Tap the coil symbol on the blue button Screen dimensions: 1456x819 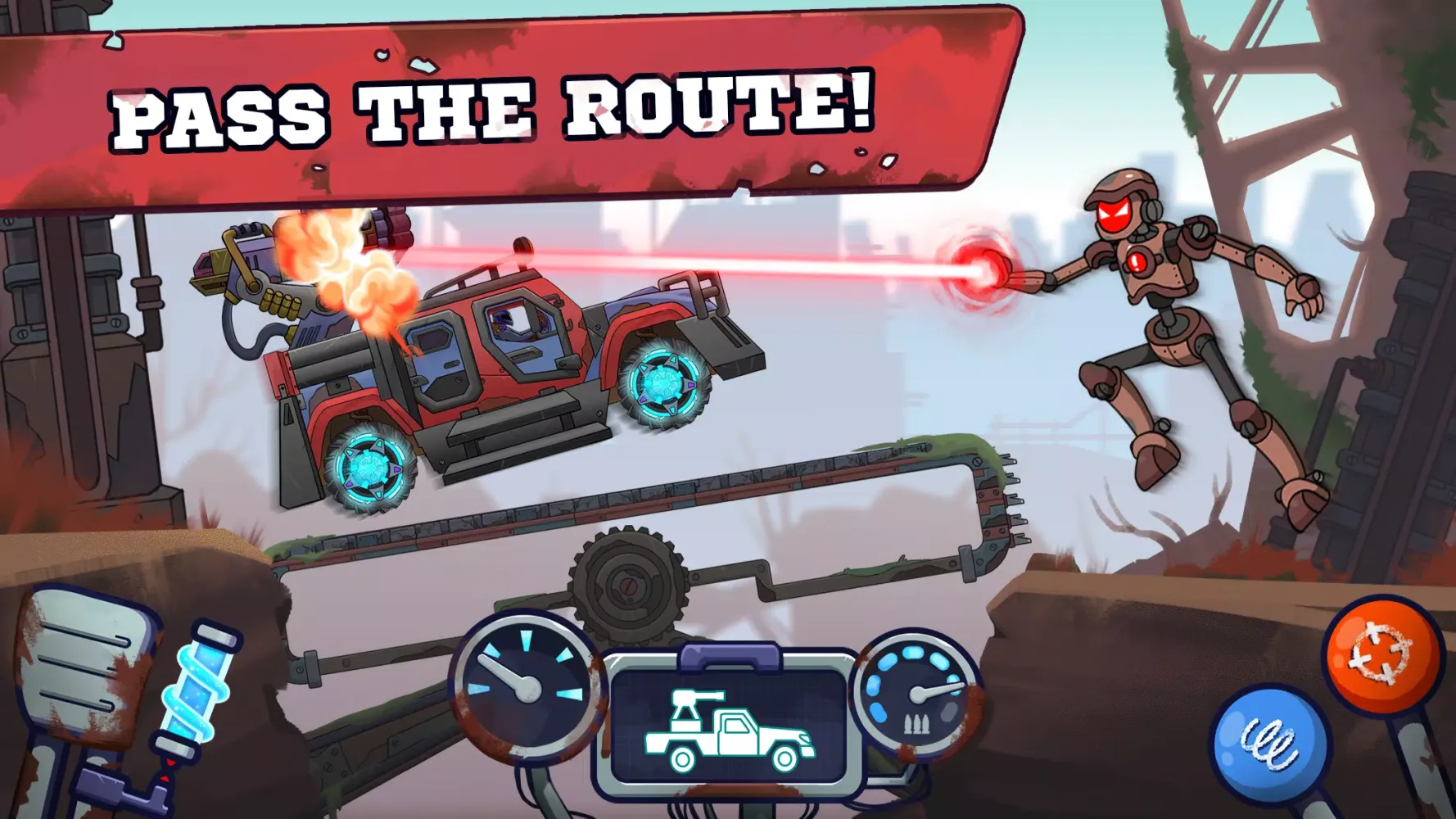point(1270,735)
